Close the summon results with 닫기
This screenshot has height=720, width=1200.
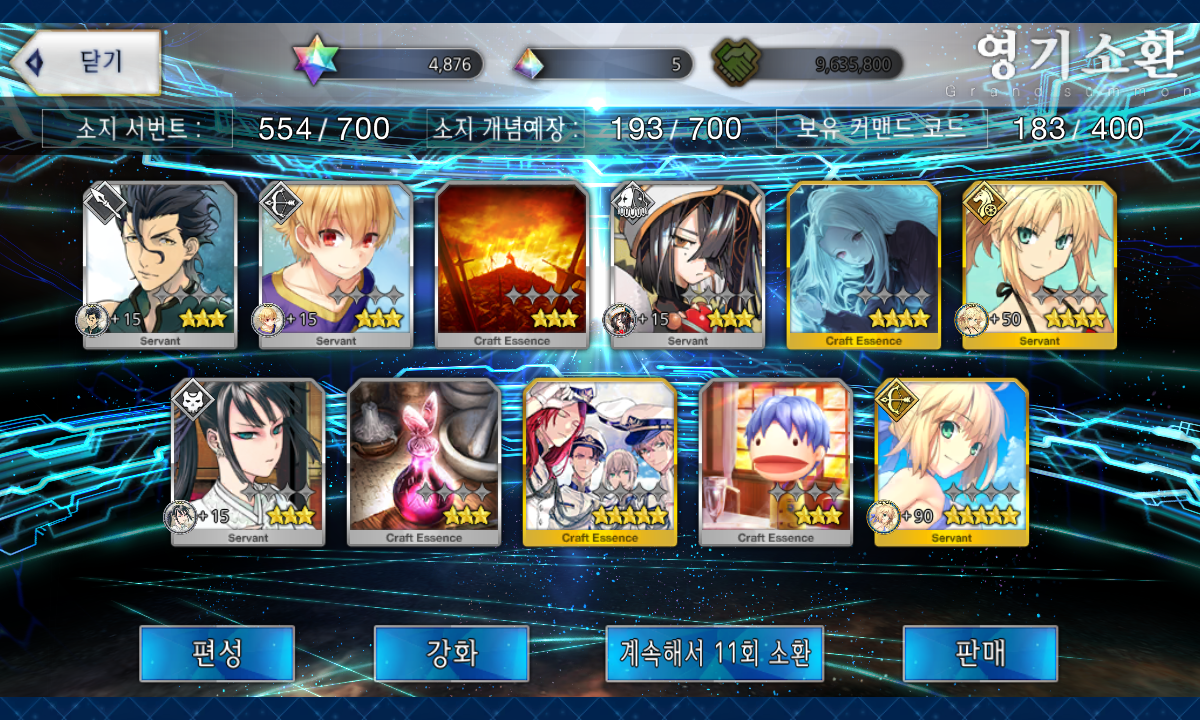tap(88, 62)
